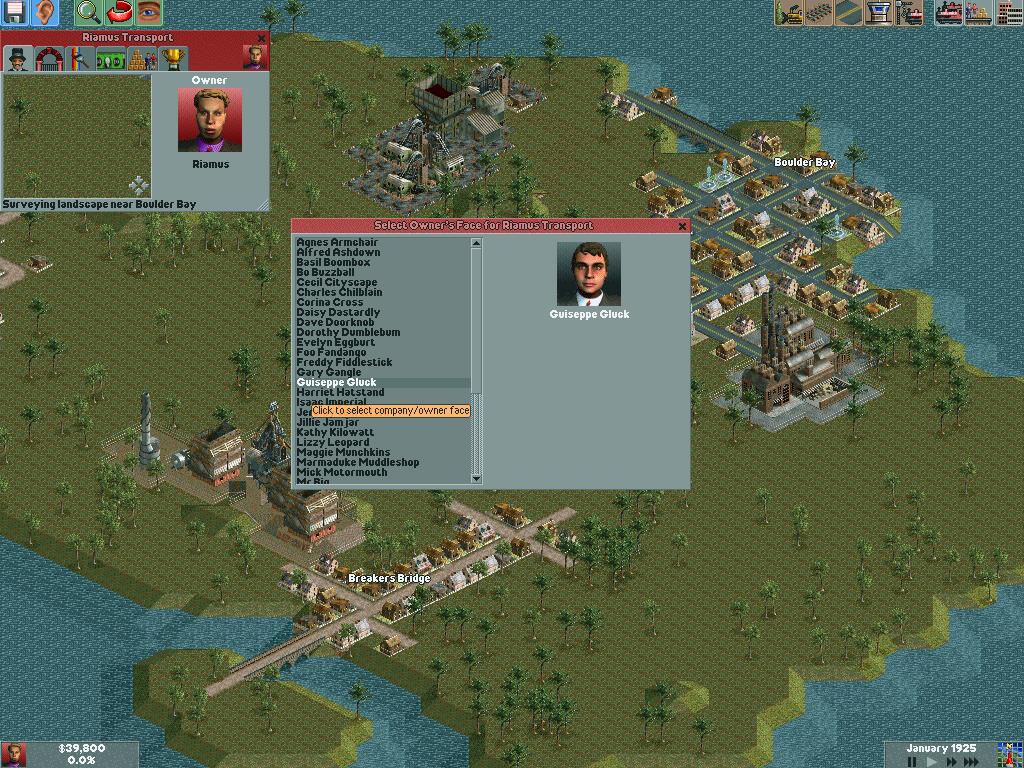1024x768 pixels.
Task: Close the Riamus Transport company window
Action: (x=262, y=38)
